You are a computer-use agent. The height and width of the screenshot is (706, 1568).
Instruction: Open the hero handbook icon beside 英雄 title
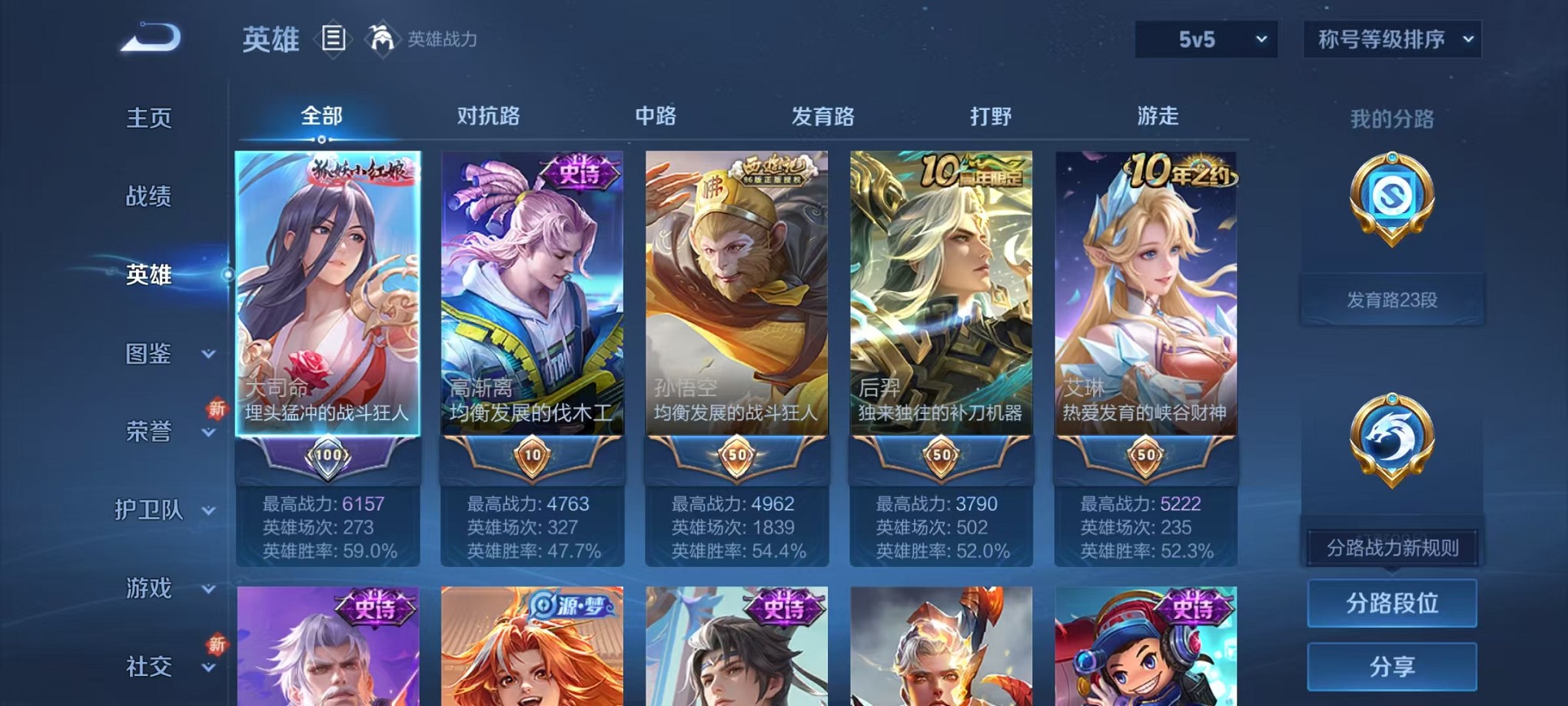tap(334, 38)
